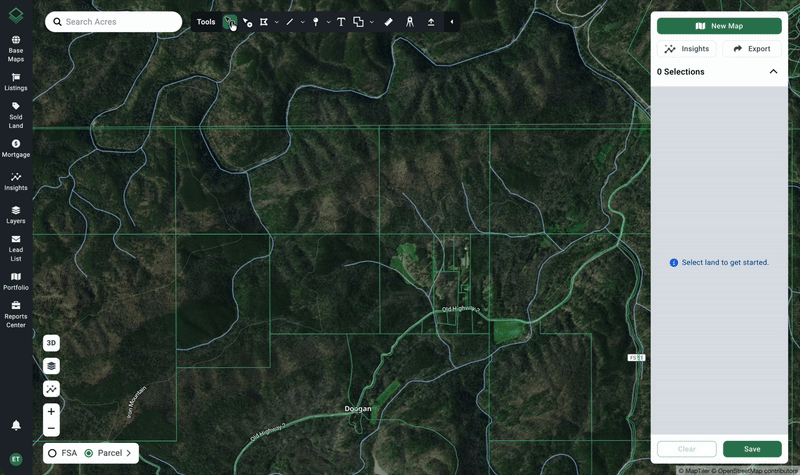Open the Reports Center
Viewport: 800px width, 475px height.
[16, 314]
